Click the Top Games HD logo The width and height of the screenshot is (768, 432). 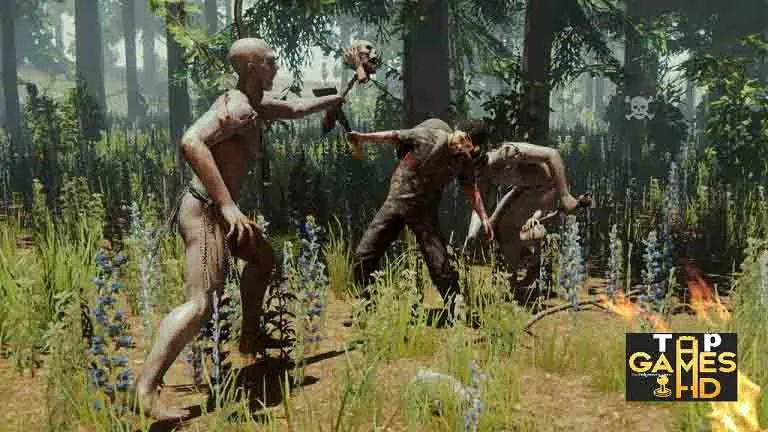(681, 367)
